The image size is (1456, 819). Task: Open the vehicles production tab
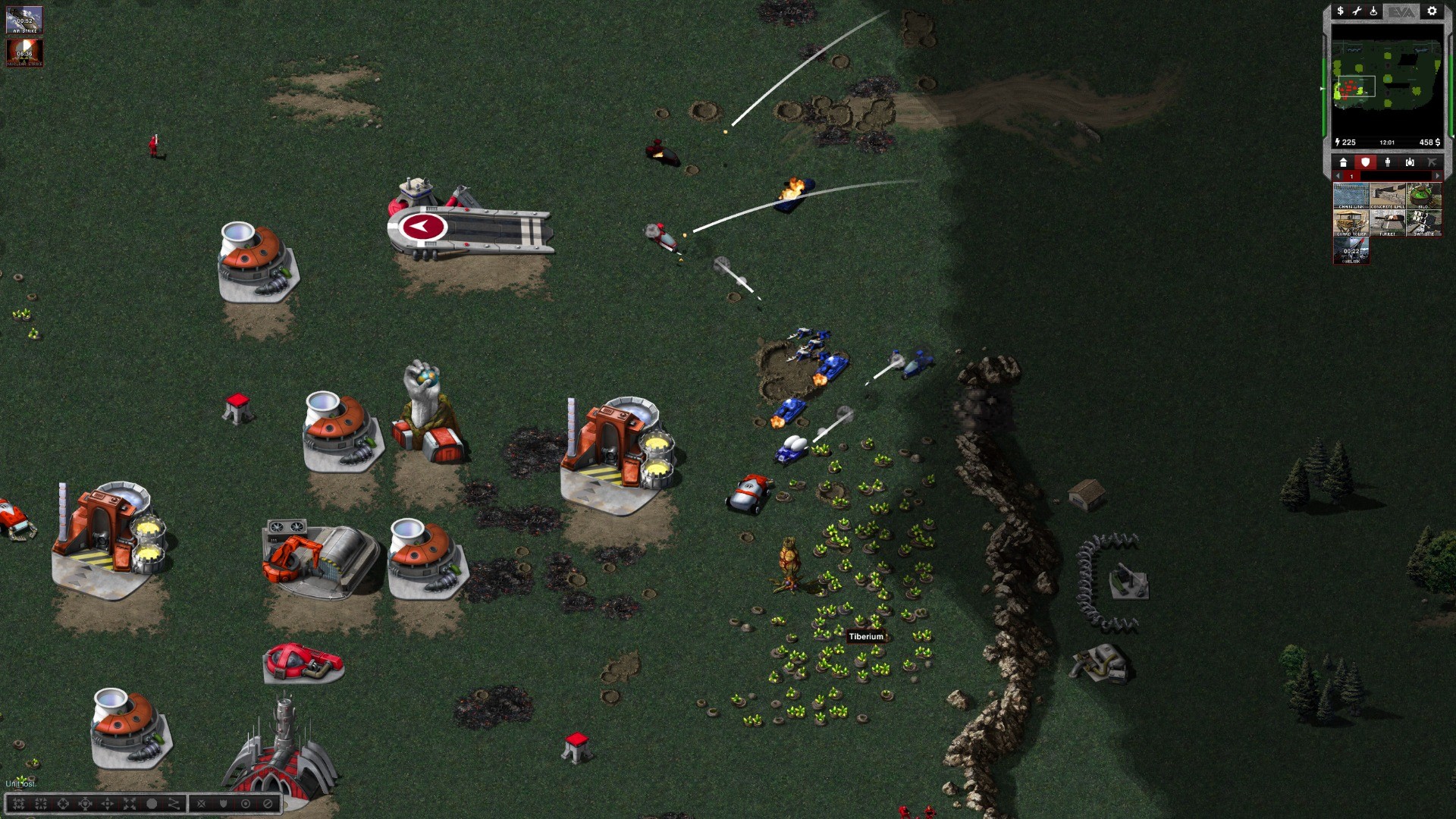1410,162
